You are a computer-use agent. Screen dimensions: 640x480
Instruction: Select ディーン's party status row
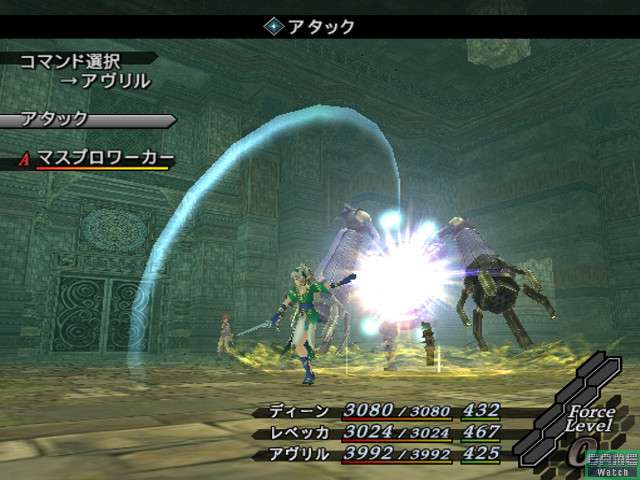coord(385,411)
